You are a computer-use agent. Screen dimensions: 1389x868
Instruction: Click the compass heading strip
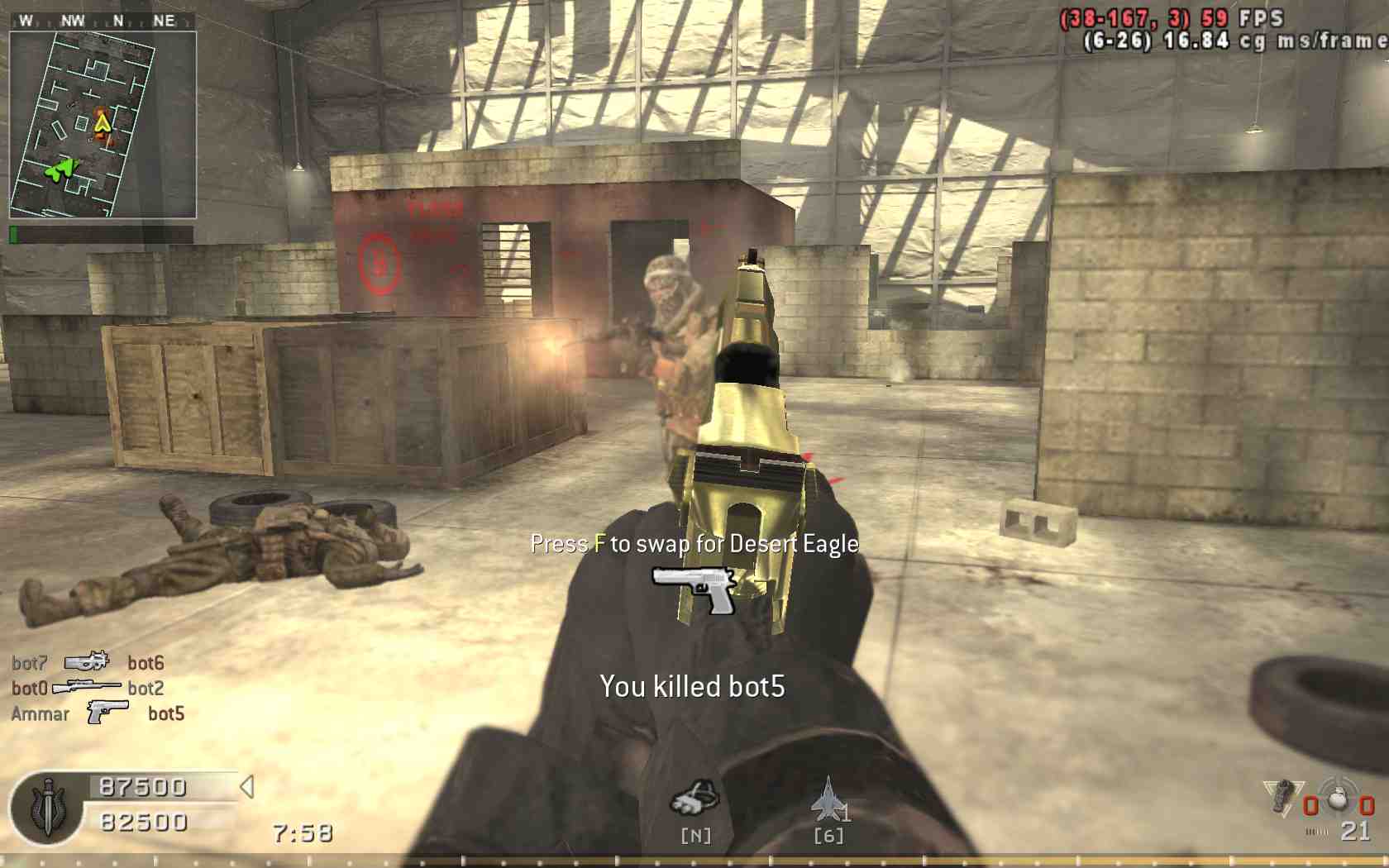[x=103, y=21]
